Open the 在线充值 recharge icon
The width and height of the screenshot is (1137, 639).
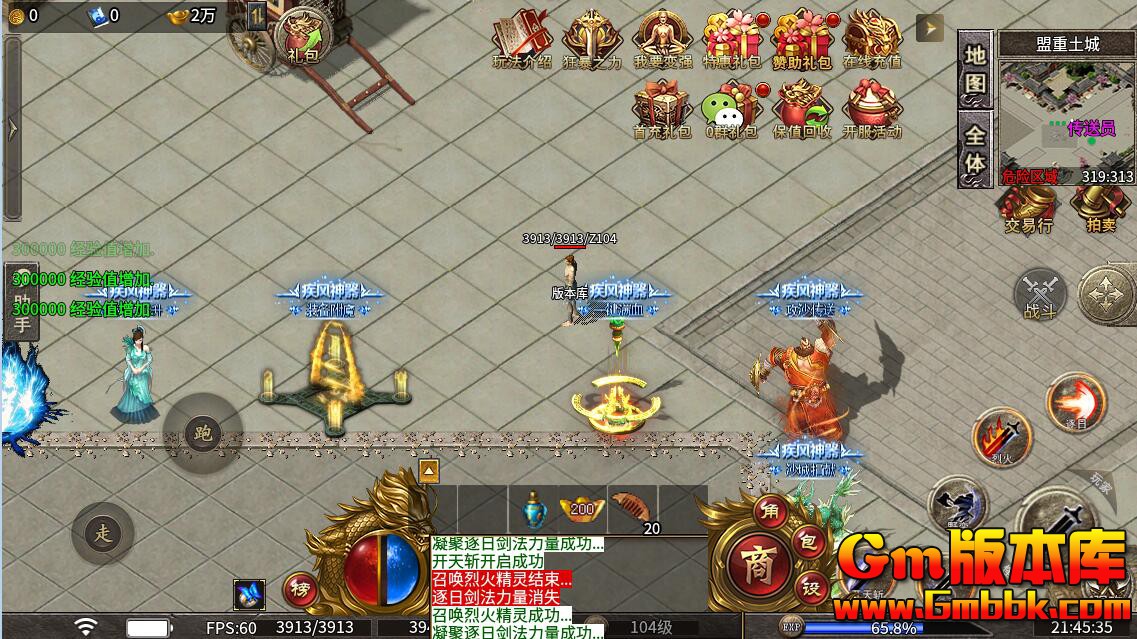coord(872,38)
